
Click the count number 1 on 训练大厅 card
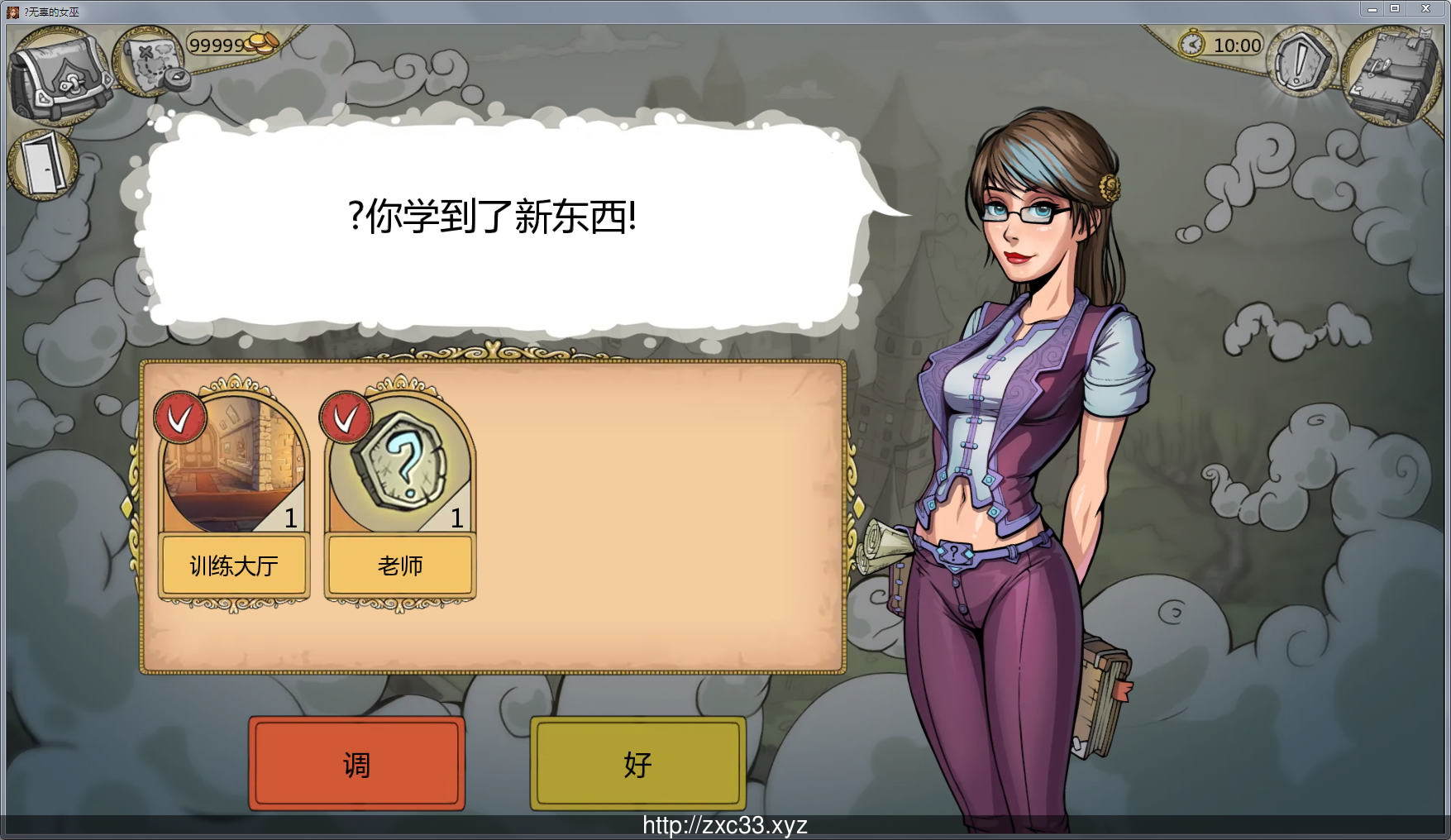click(x=291, y=519)
